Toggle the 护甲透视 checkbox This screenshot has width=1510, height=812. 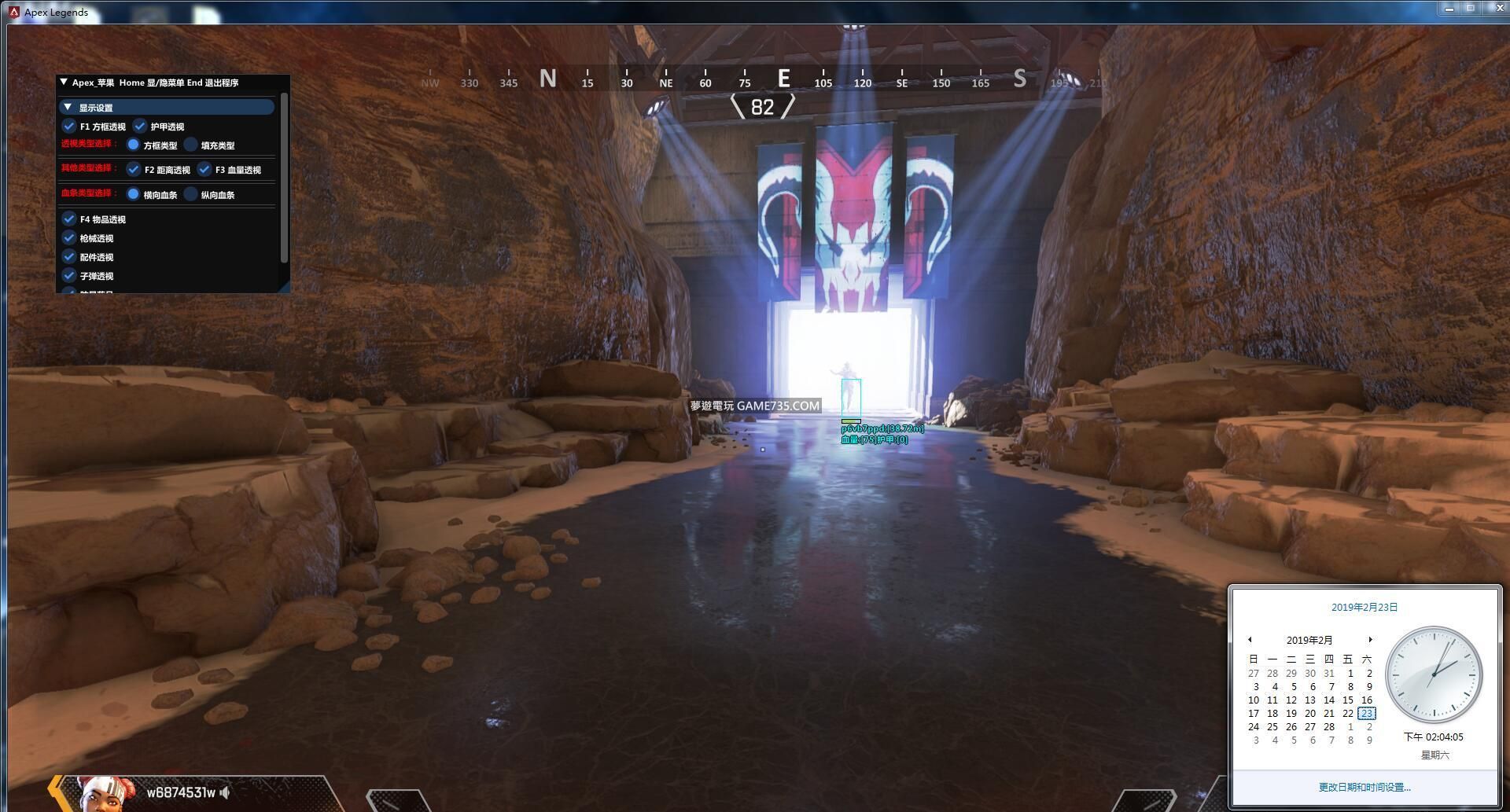pos(140,127)
